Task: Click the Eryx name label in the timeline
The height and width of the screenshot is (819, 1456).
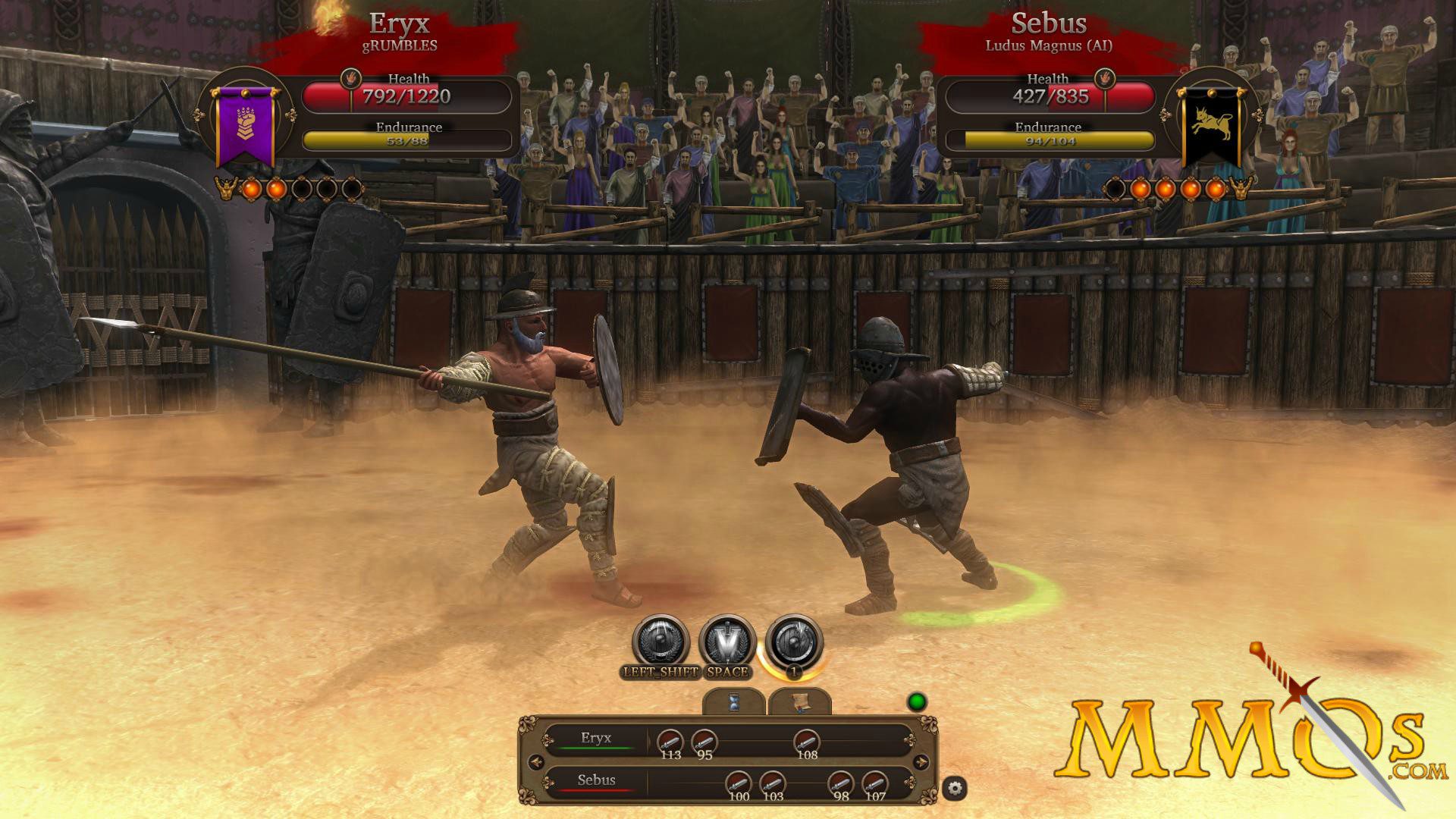Action: coord(595,739)
